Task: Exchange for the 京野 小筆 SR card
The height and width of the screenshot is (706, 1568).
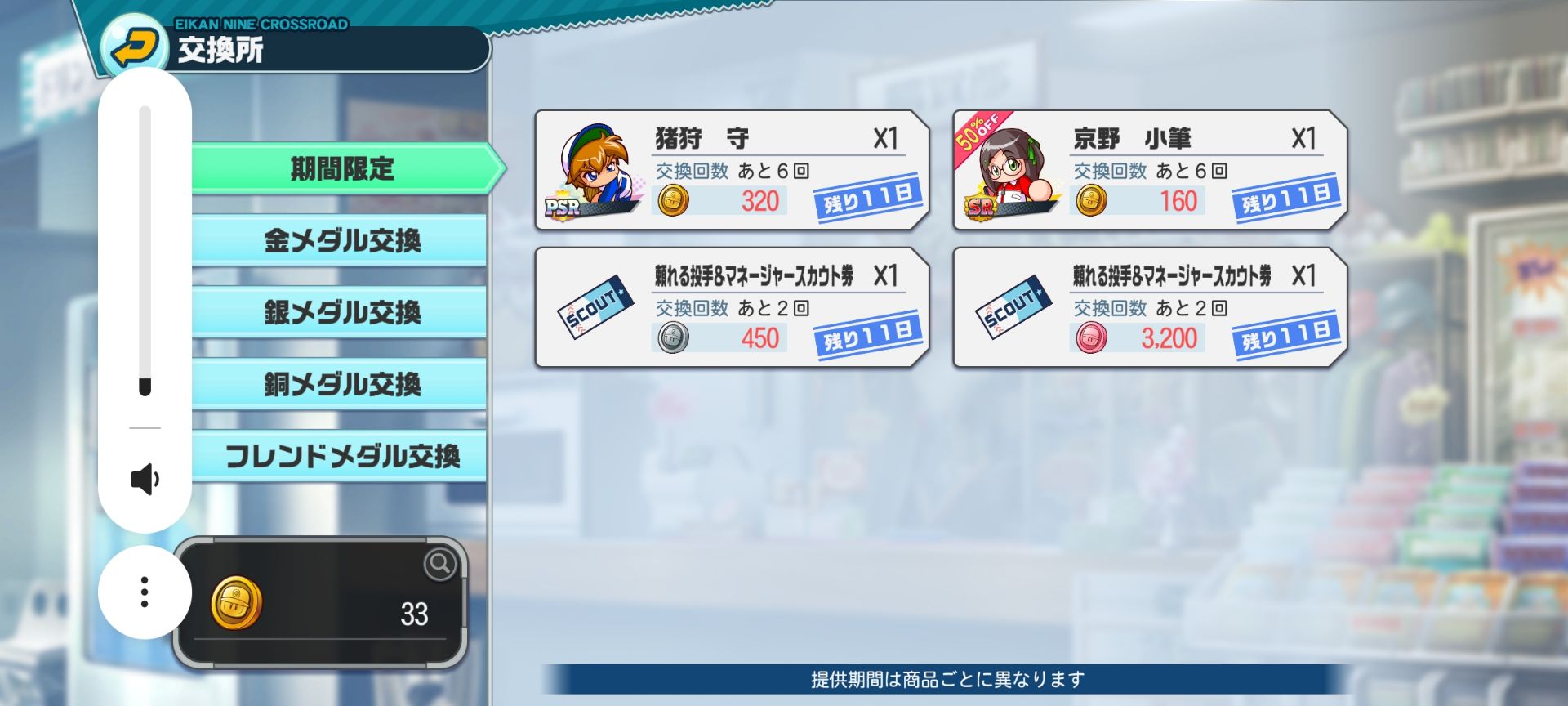Action: [x=1149, y=170]
